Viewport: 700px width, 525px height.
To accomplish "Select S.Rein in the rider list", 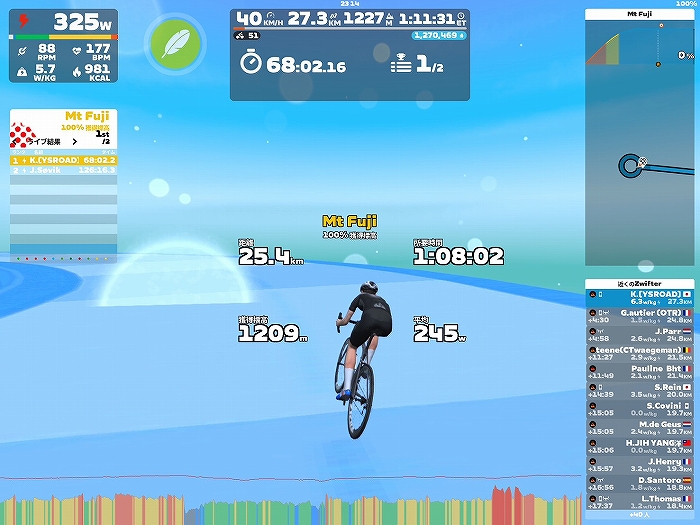I will pos(640,390).
